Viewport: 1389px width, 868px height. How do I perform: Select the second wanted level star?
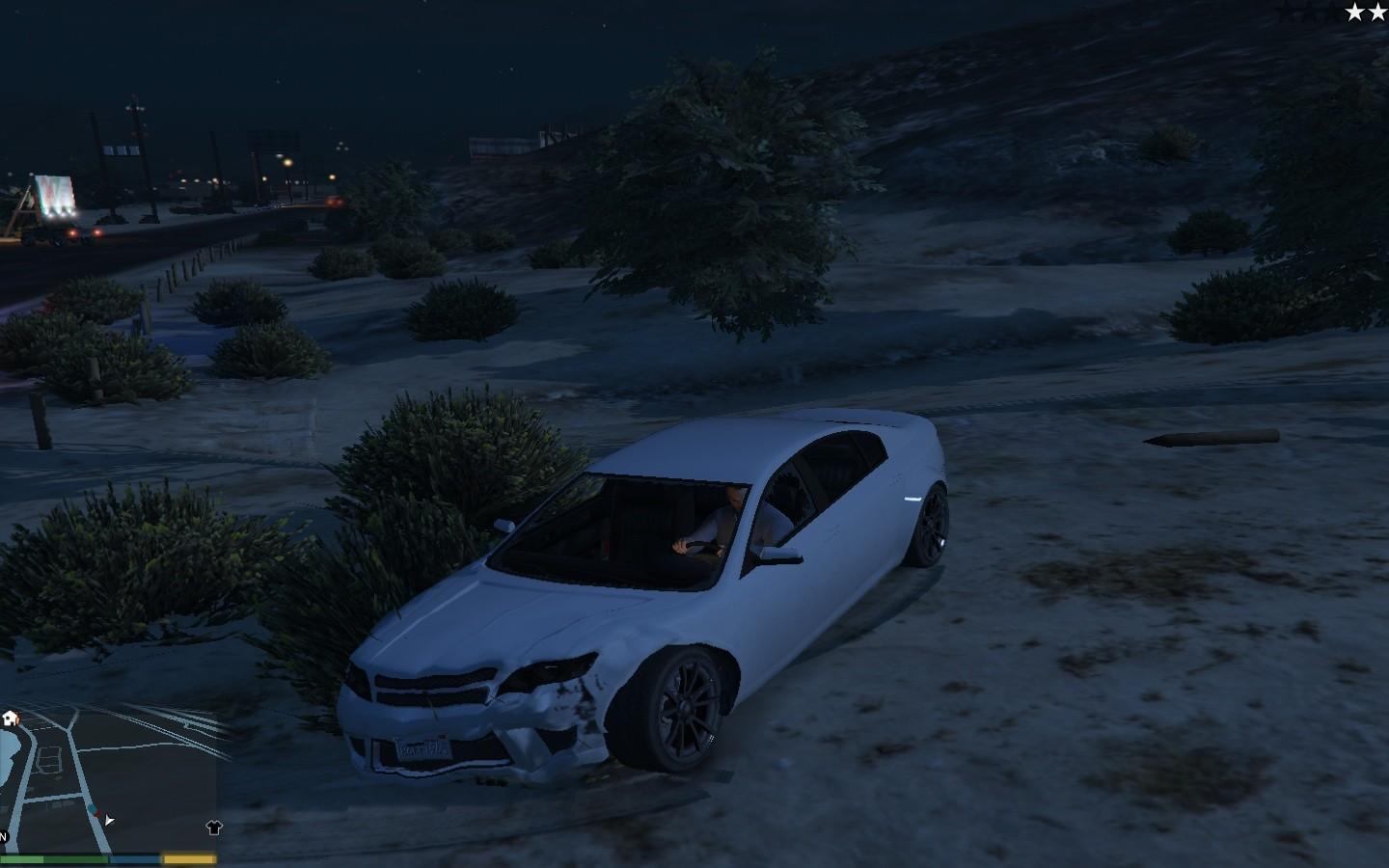click(x=1378, y=13)
